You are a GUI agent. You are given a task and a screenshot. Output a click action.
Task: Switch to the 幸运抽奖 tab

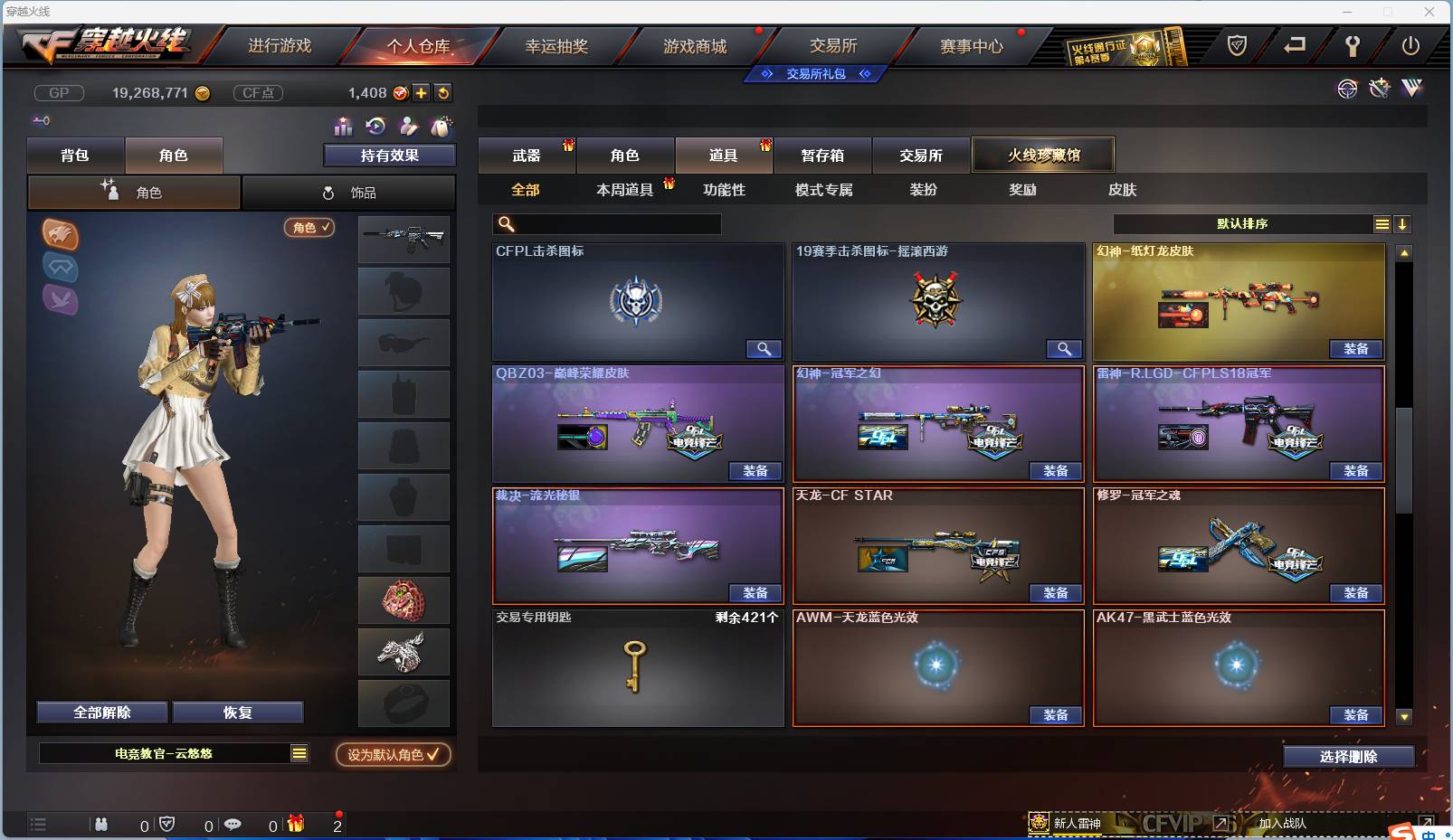click(x=558, y=44)
